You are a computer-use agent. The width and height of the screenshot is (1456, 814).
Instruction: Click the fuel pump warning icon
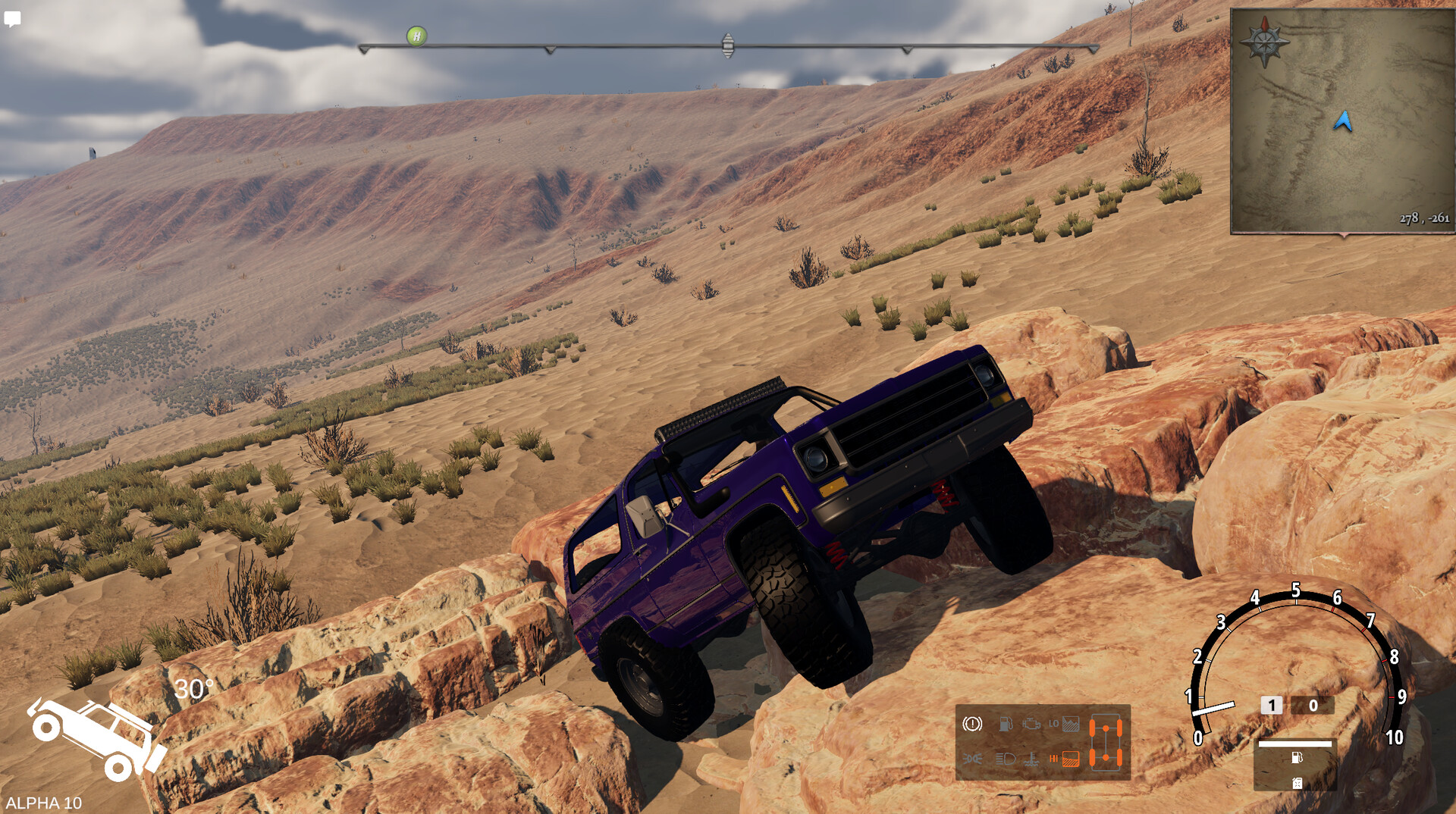point(1006,724)
